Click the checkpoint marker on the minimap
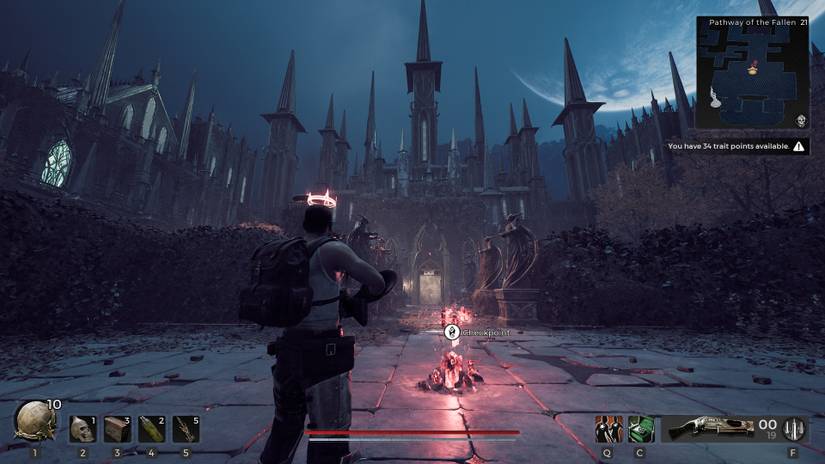 pyautogui.click(x=752, y=68)
